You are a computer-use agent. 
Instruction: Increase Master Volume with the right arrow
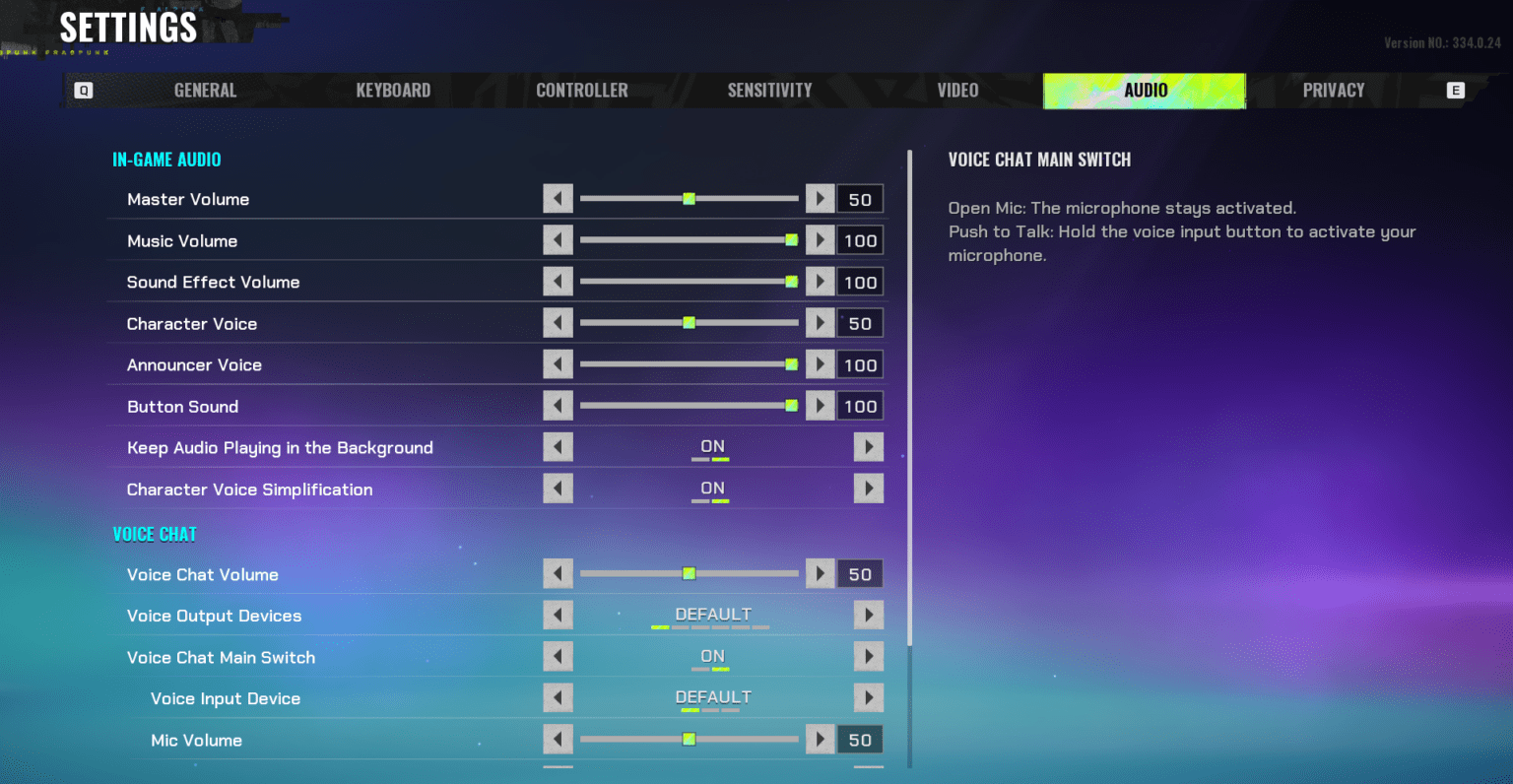point(820,198)
